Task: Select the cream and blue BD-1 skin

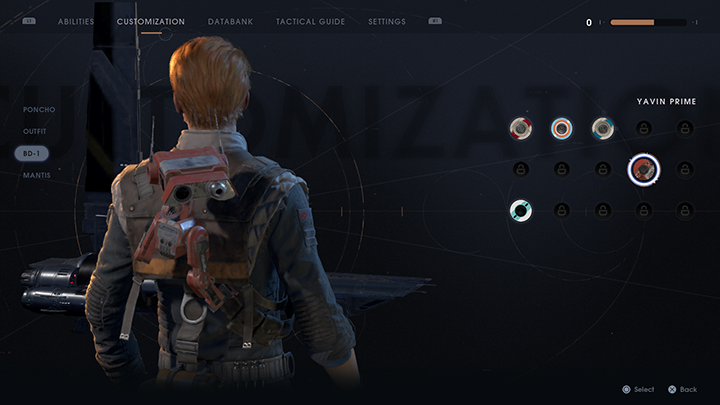Action: coord(602,128)
